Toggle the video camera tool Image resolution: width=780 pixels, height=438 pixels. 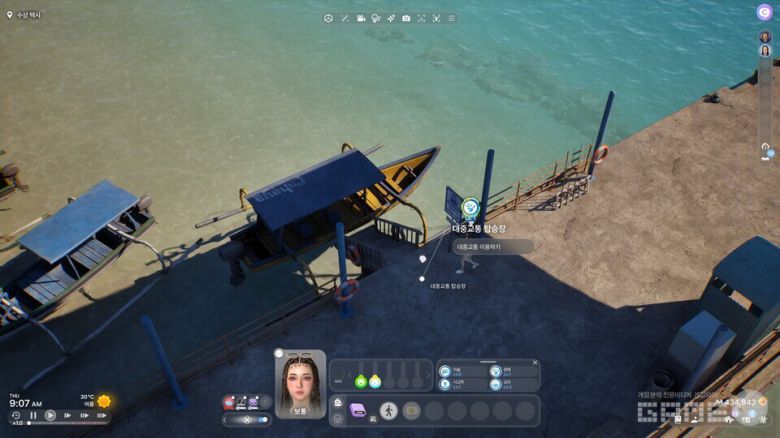point(361,18)
